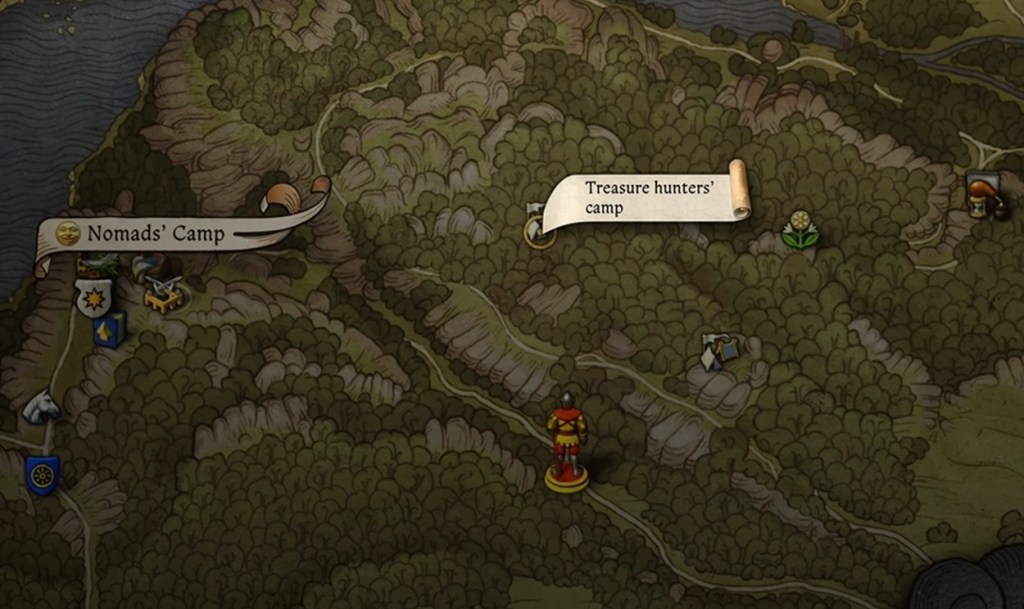Click the flower herb marker

tap(800, 230)
